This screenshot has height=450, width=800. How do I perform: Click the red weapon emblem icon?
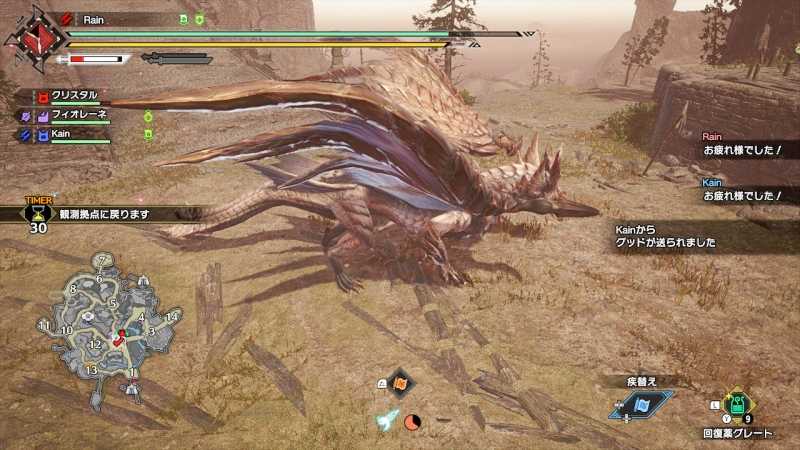coord(34,41)
